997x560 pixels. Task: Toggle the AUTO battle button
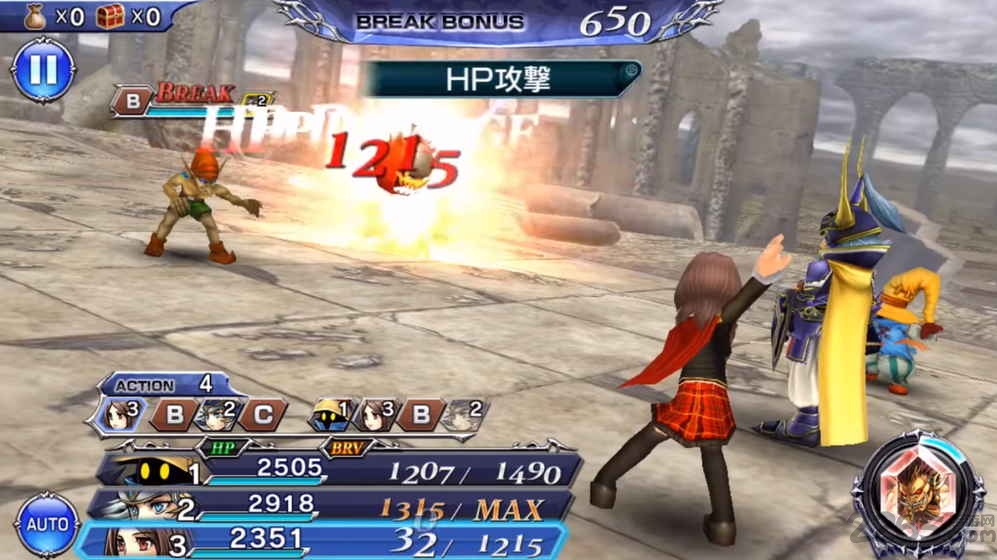coord(46,524)
